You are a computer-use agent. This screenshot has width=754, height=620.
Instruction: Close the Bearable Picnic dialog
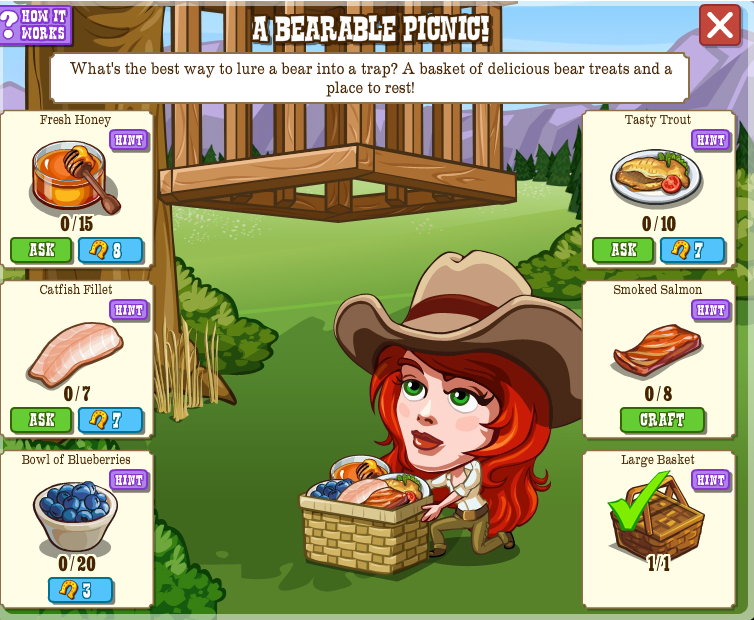click(x=720, y=26)
